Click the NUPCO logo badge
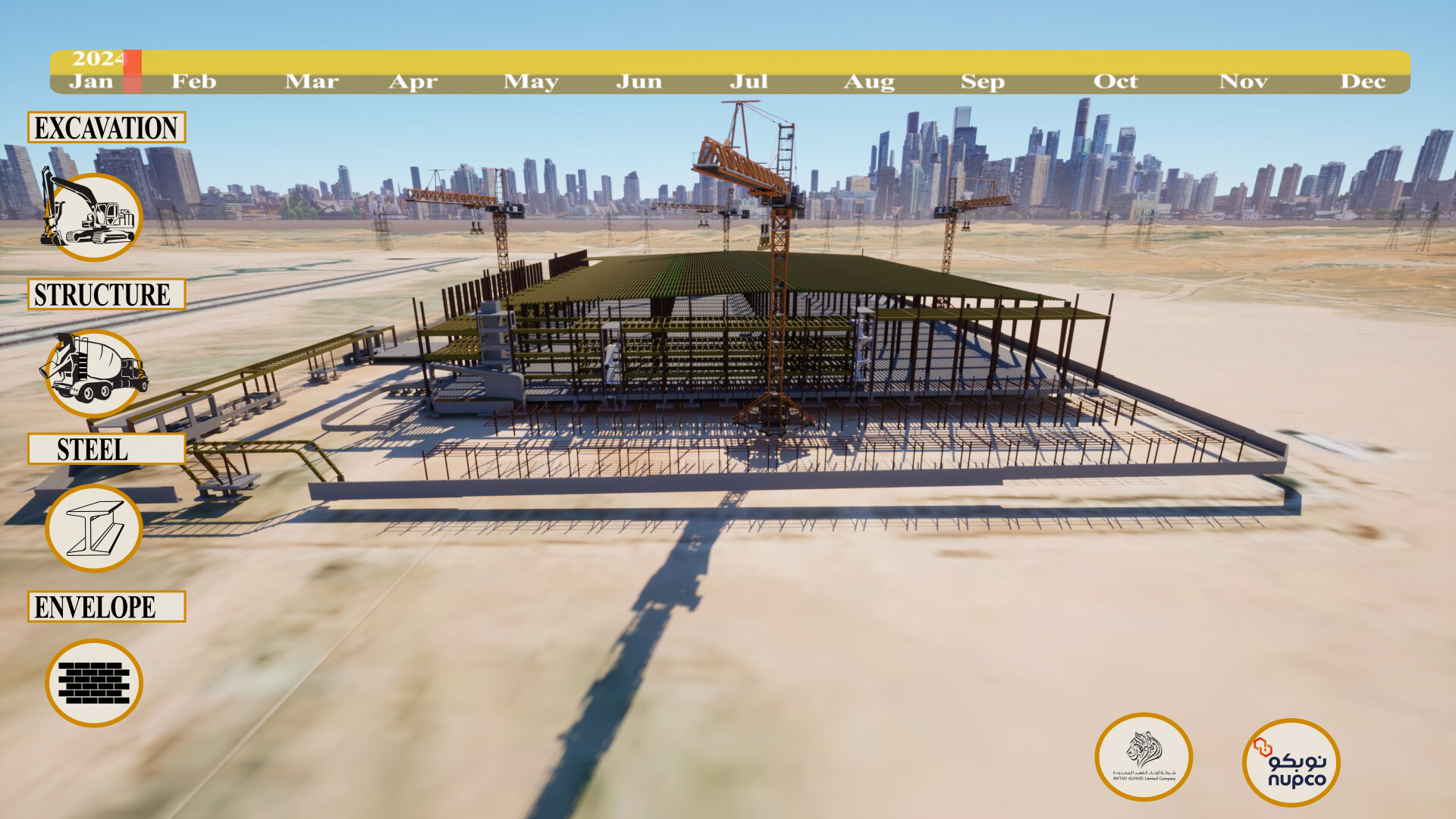This screenshot has height=819, width=1456. coord(1291,762)
